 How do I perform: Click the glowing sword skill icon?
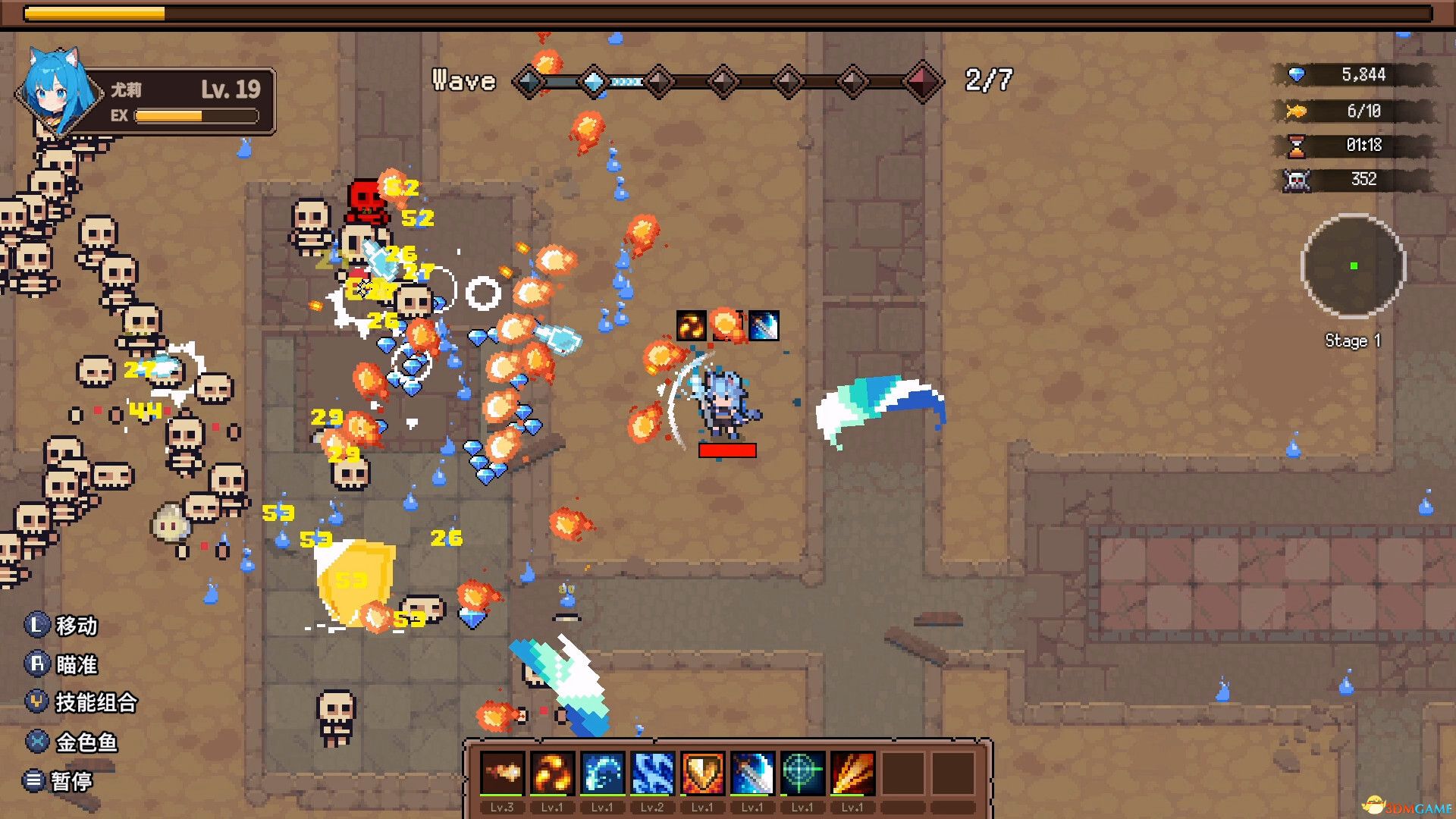point(753,772)
